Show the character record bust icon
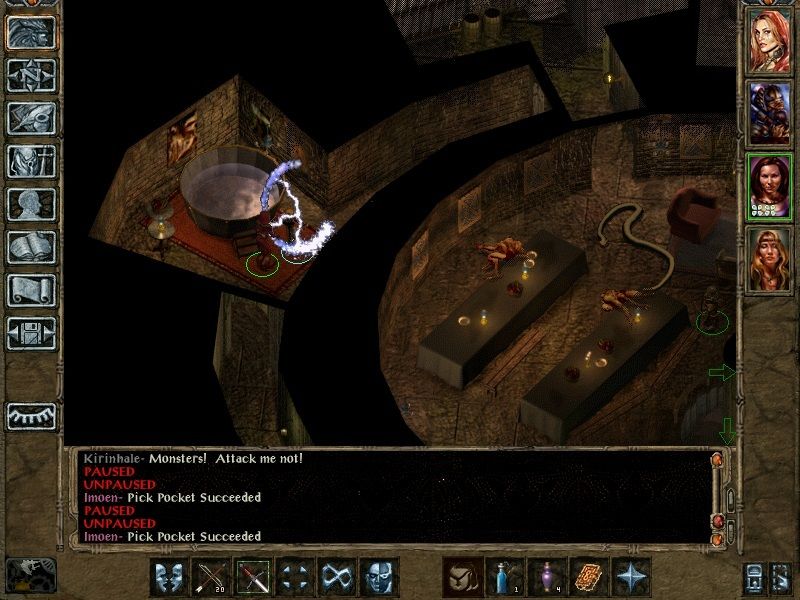 pyautogui.click(x=31, y=204)
